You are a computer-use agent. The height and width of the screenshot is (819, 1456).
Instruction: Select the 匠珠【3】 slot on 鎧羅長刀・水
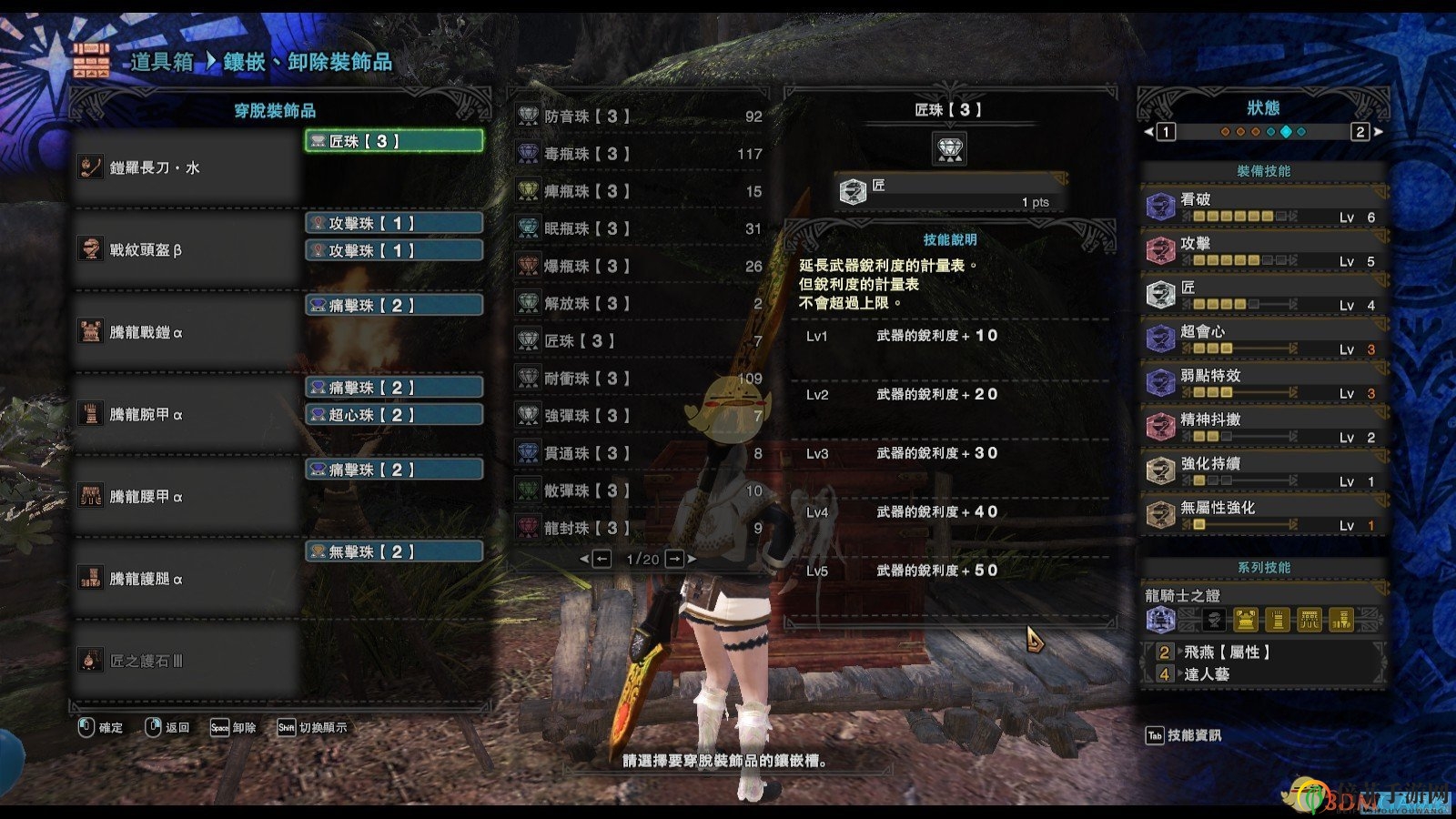click(393, 141)
